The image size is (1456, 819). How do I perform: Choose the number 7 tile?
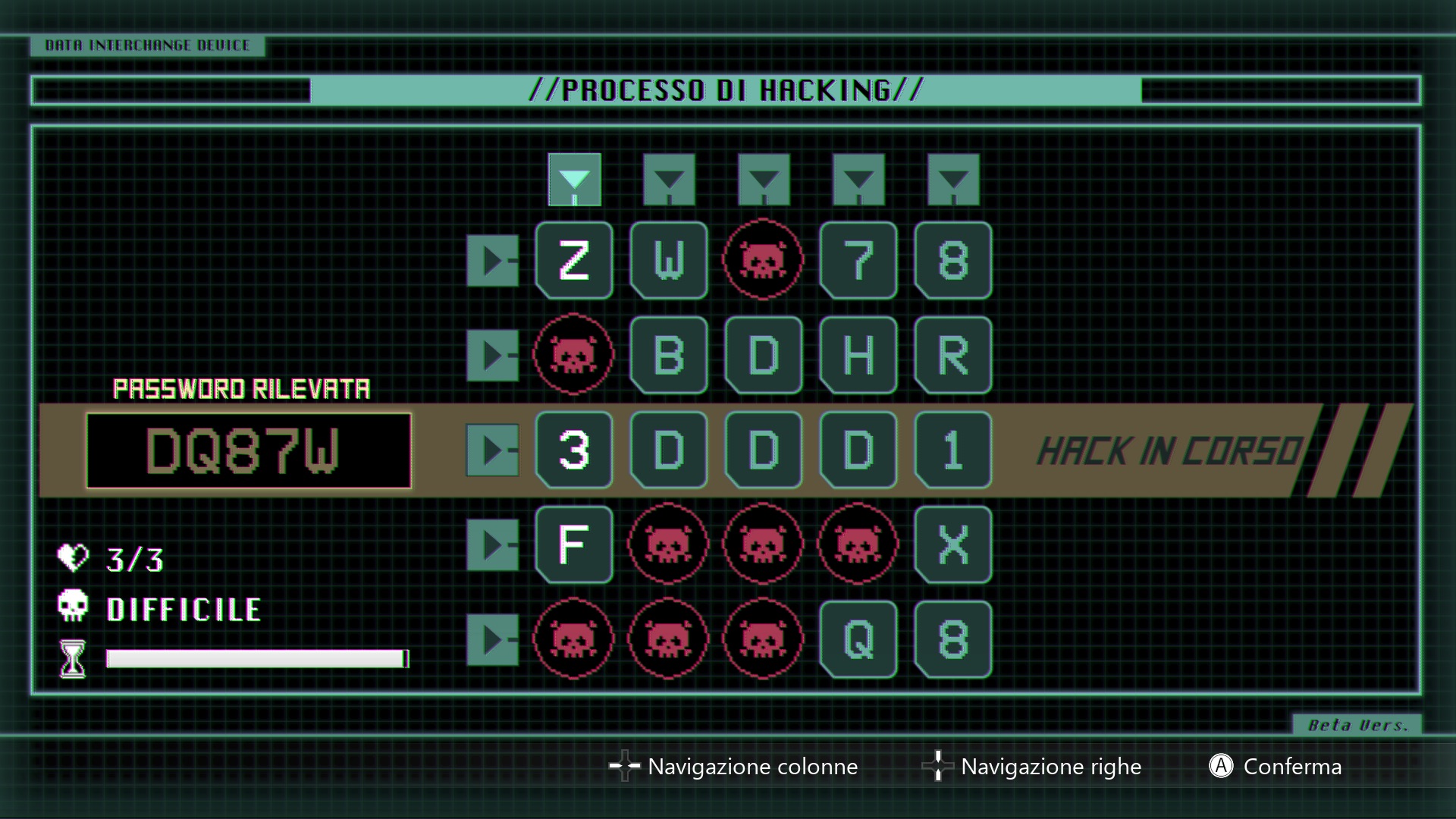[858, 260]
